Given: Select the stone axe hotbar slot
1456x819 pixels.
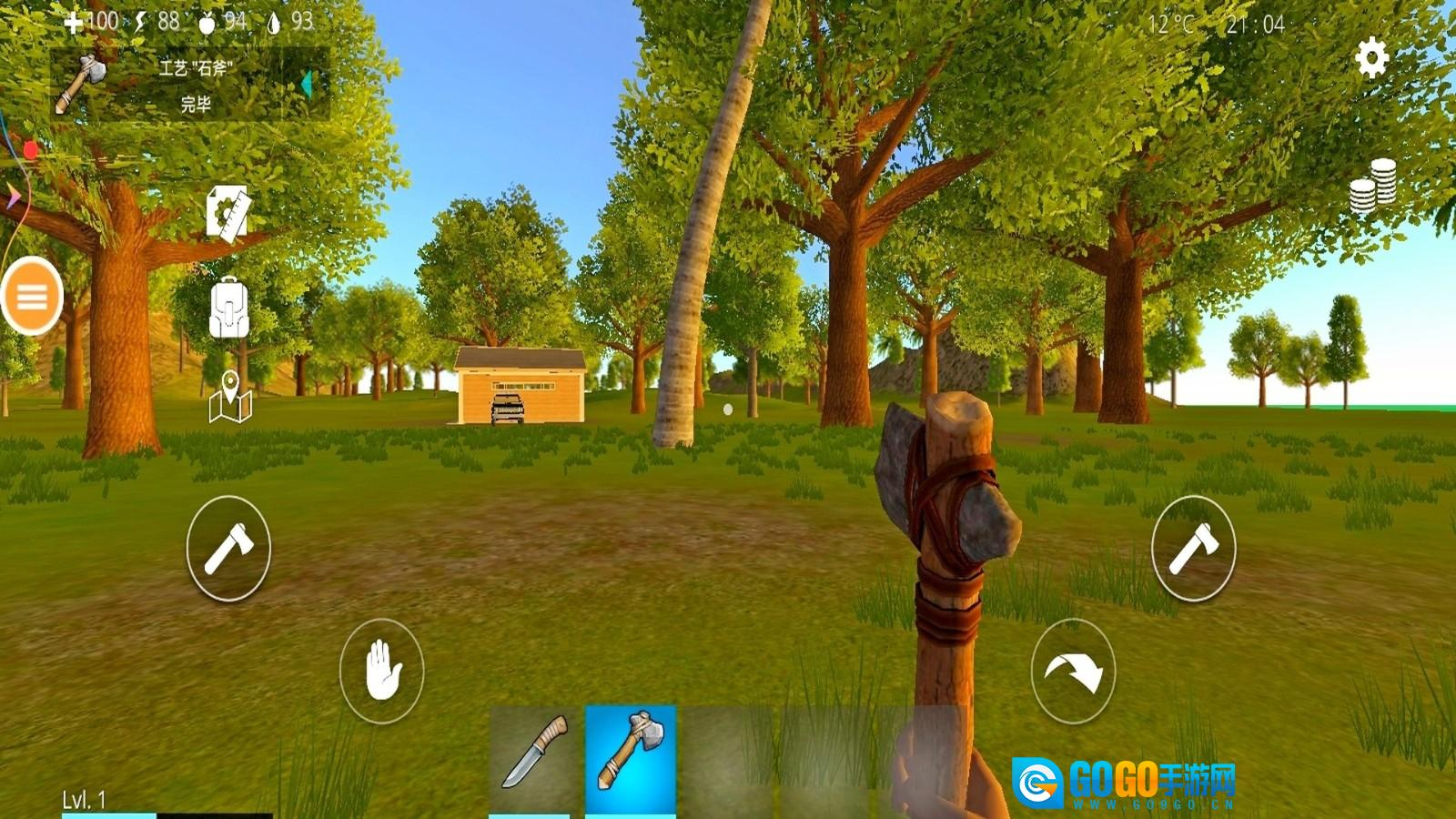Looking at the screenshot, I should (x=631, y=753).
